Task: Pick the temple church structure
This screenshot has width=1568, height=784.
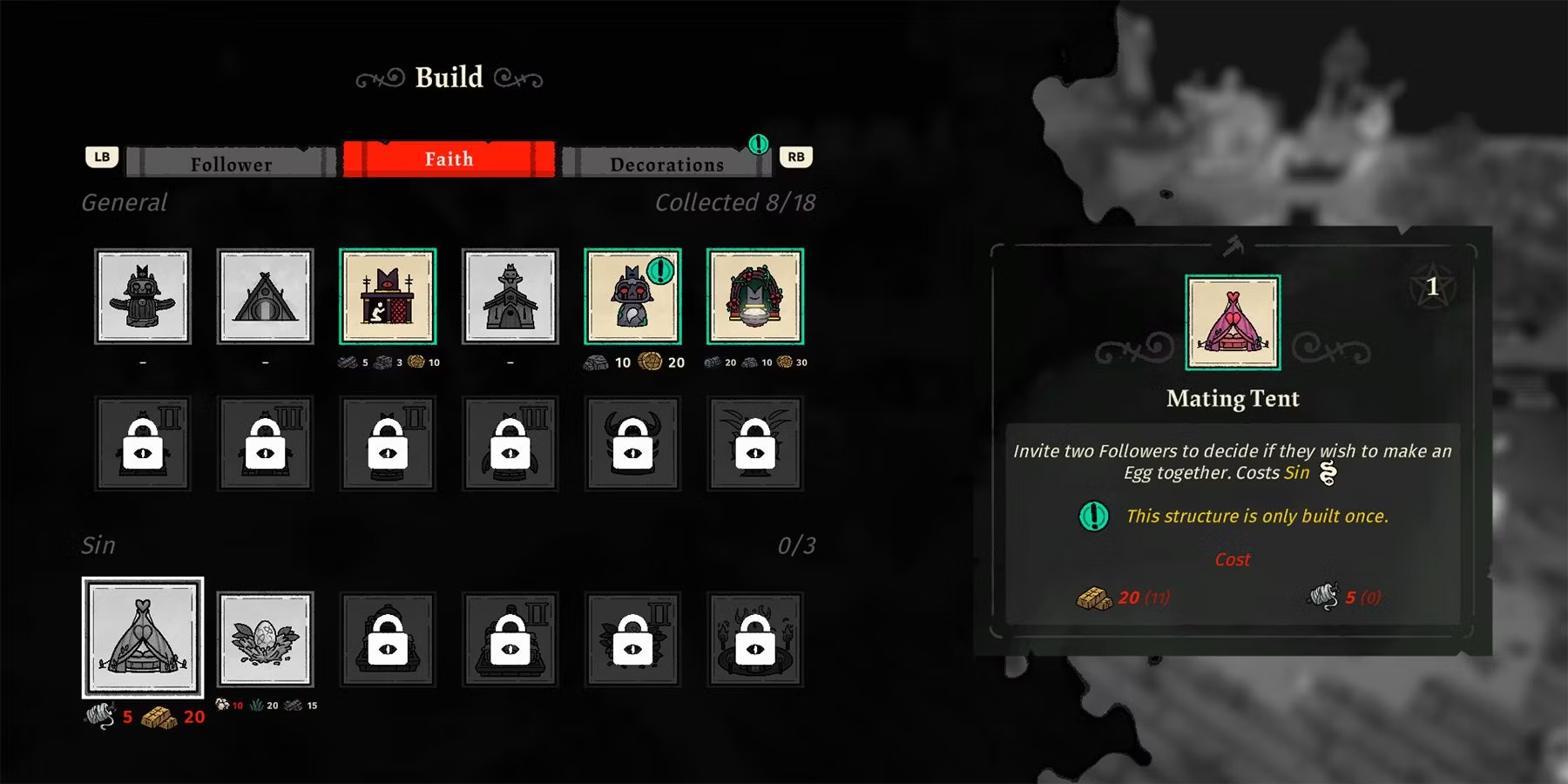Action: [x=510, y=296]
